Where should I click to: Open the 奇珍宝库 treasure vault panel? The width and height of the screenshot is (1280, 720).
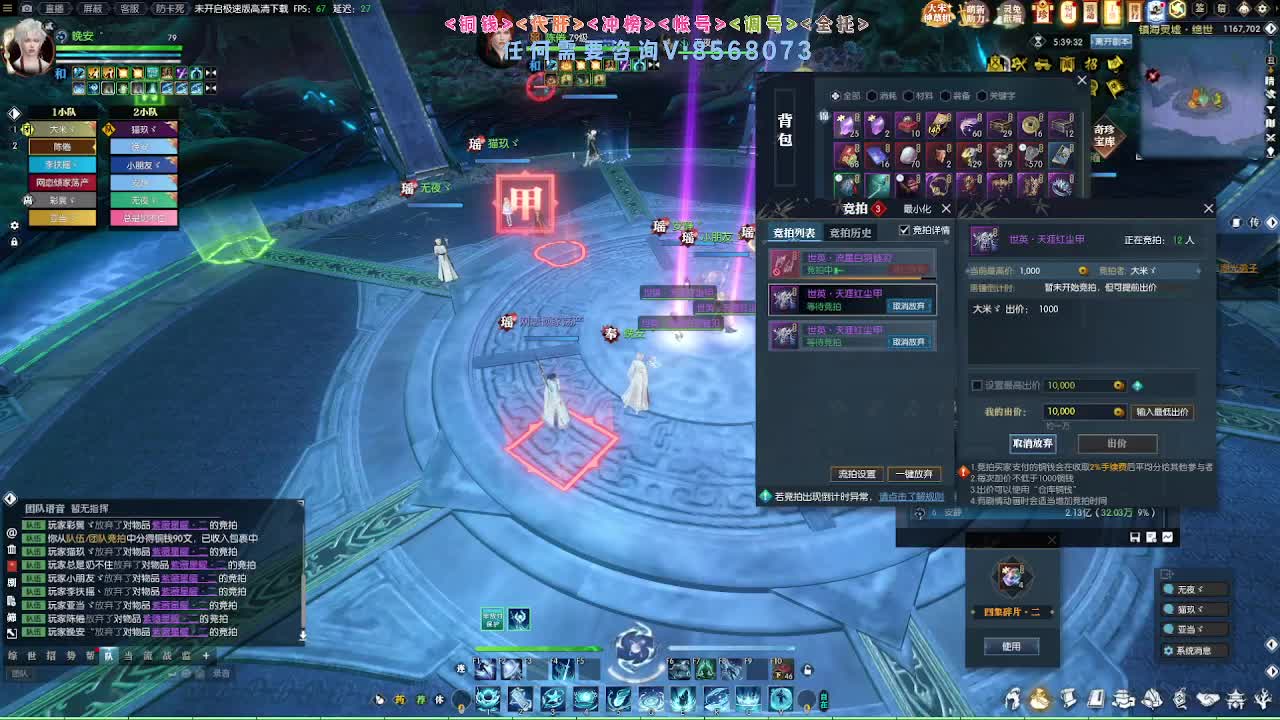click(1104, 135)
